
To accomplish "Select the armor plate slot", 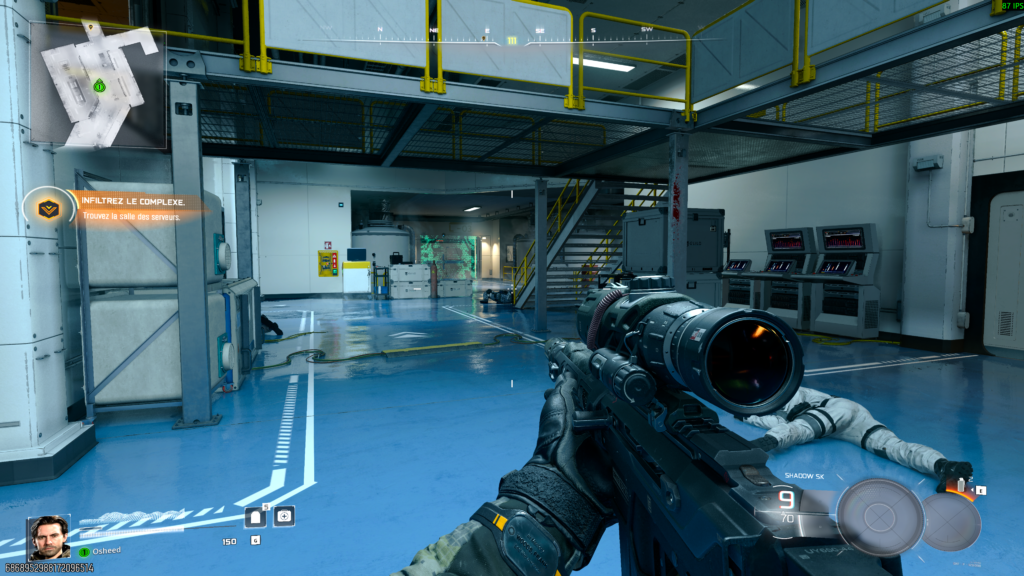I will 257,516.
